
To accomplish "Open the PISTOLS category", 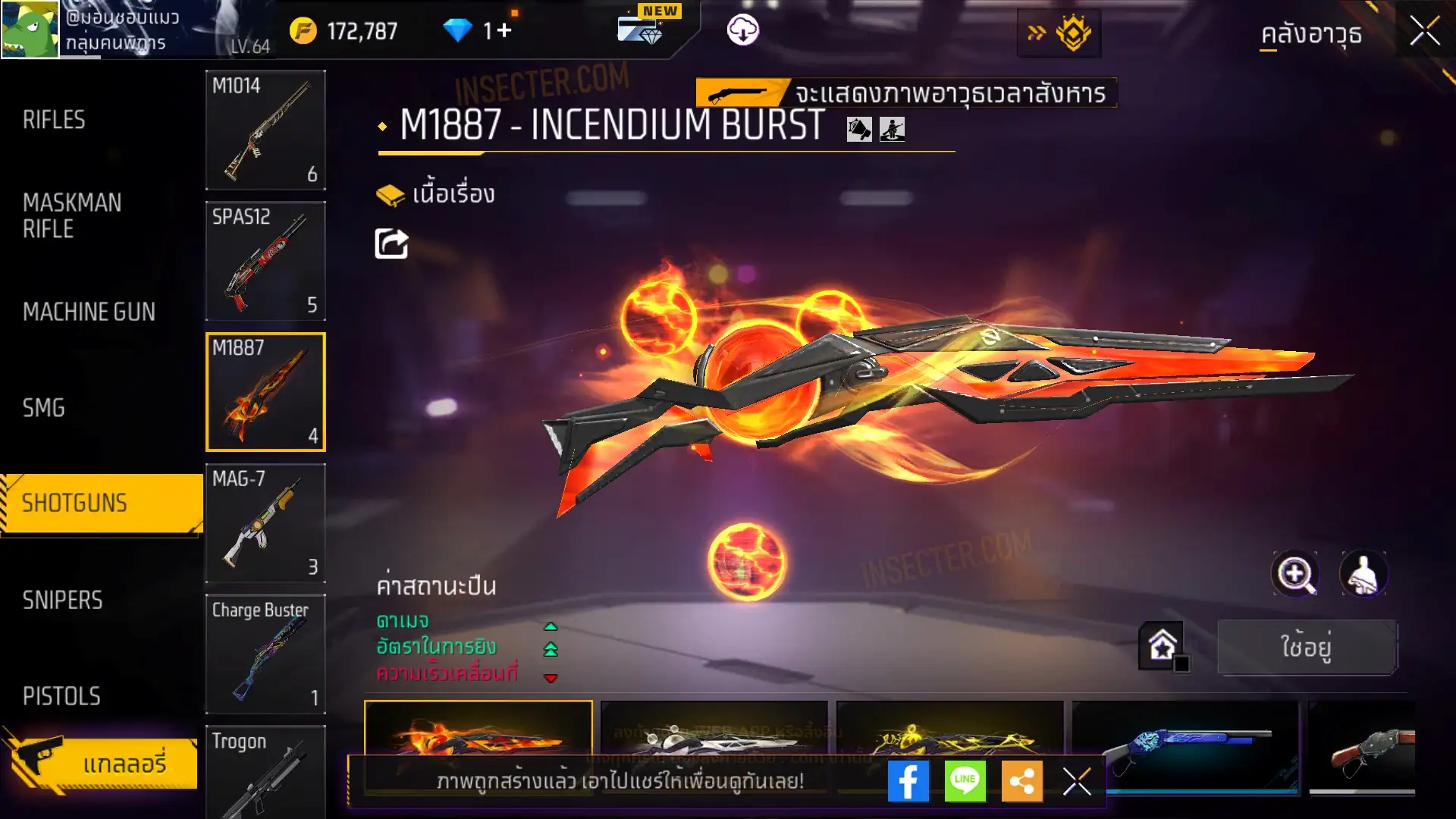I will [61, 696].
